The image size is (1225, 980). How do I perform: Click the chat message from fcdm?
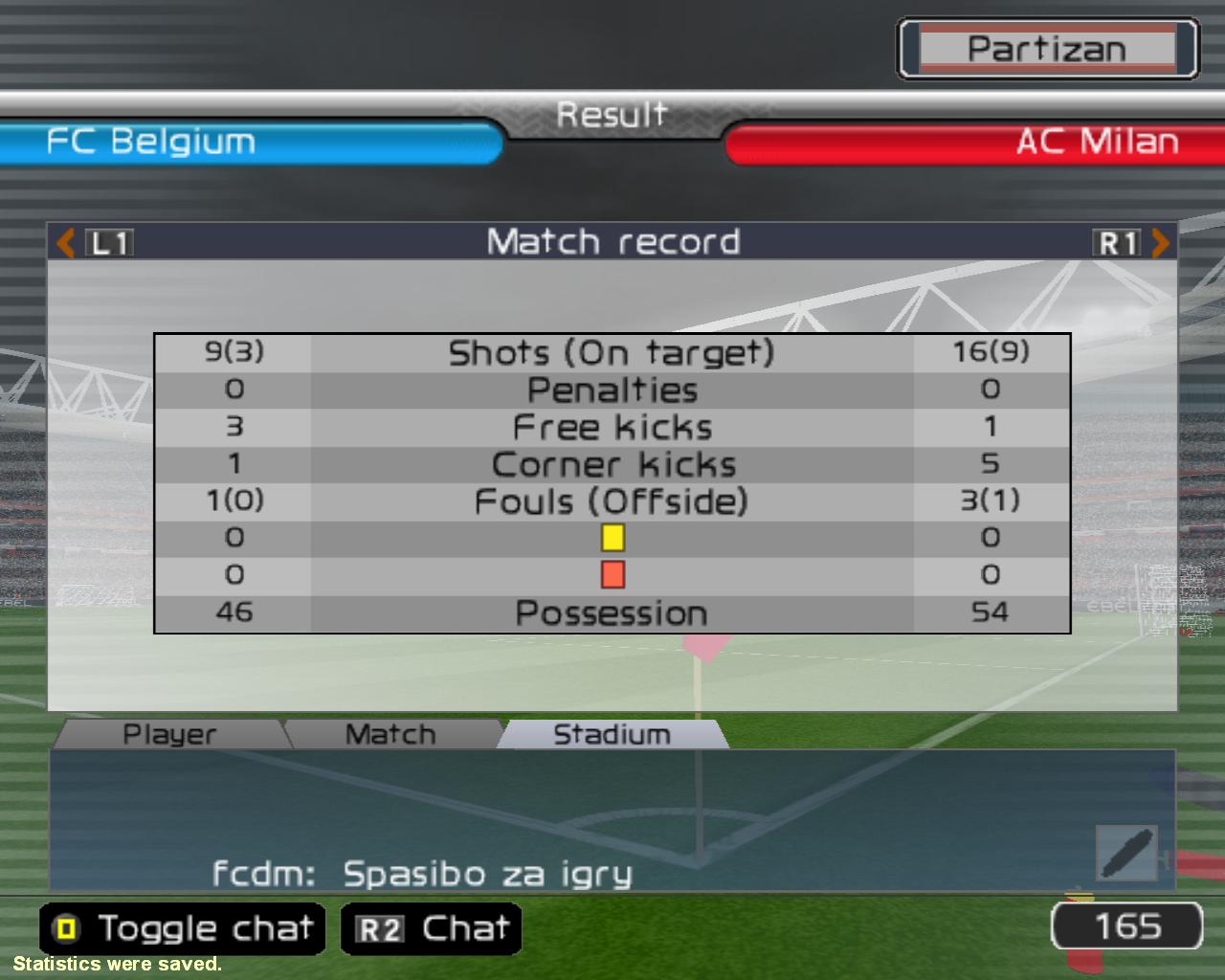422,874
